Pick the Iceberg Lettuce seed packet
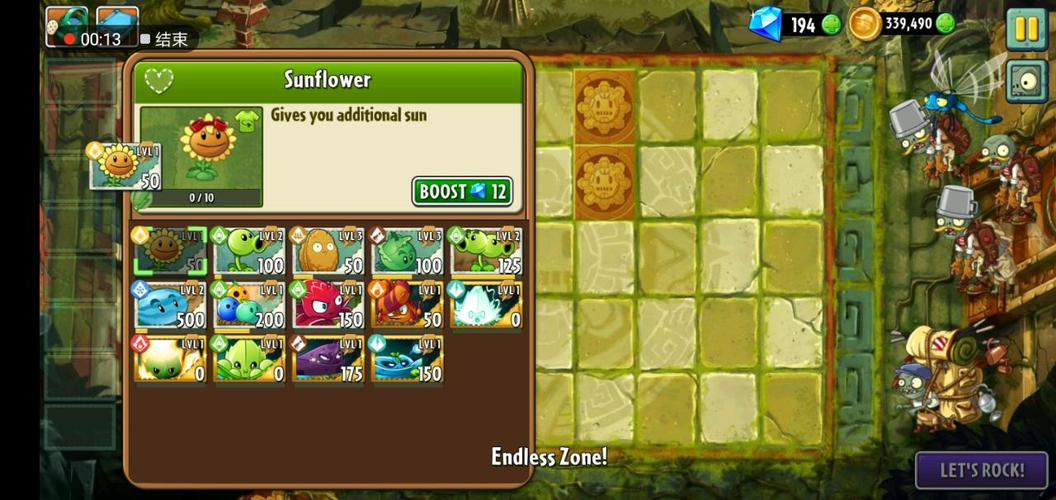The width and height of the screenshot is (1056, 500). click(487, 306)
